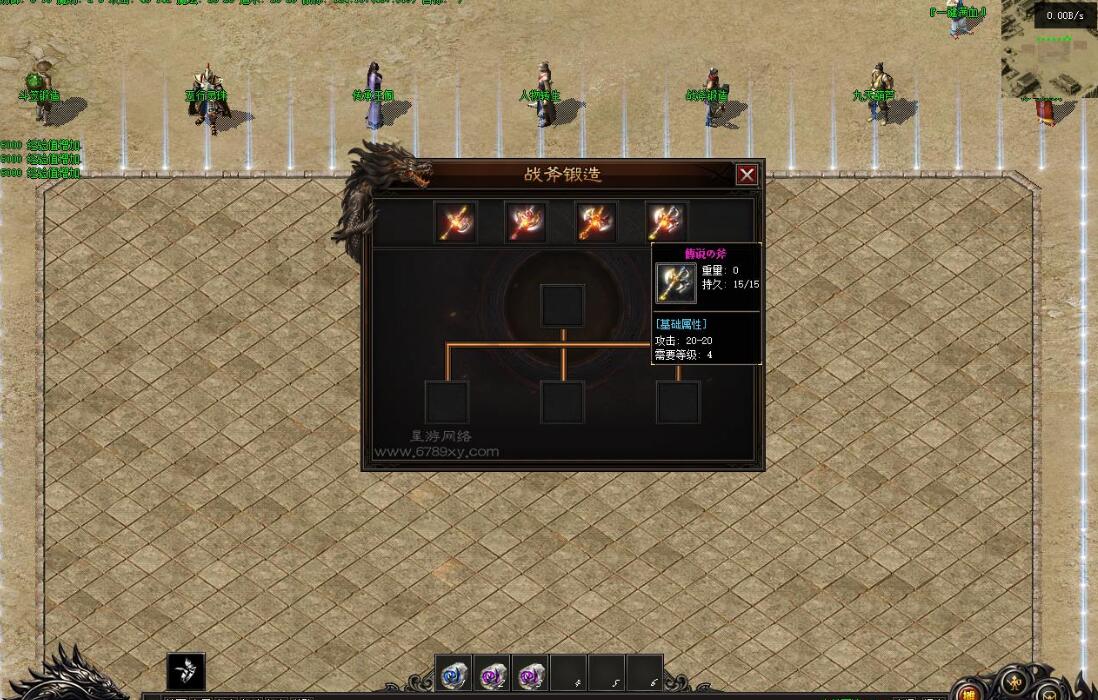Close the battle axe forging window
This screenshot has height=700, width=1098.
746,175
